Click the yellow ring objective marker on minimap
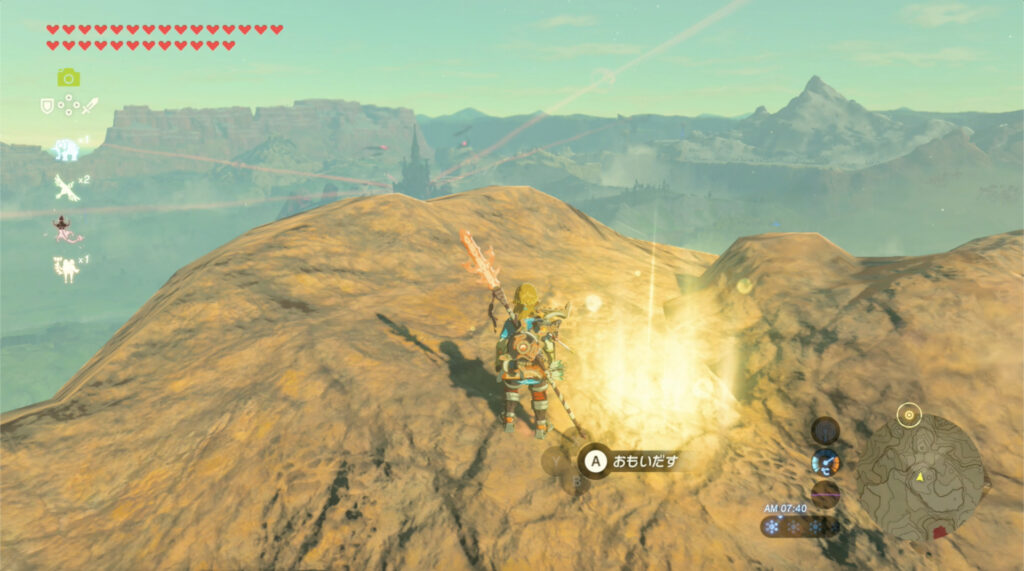The height and width of the screenshot is (571, 1024). pyautogui.click(x=908, y=413)
